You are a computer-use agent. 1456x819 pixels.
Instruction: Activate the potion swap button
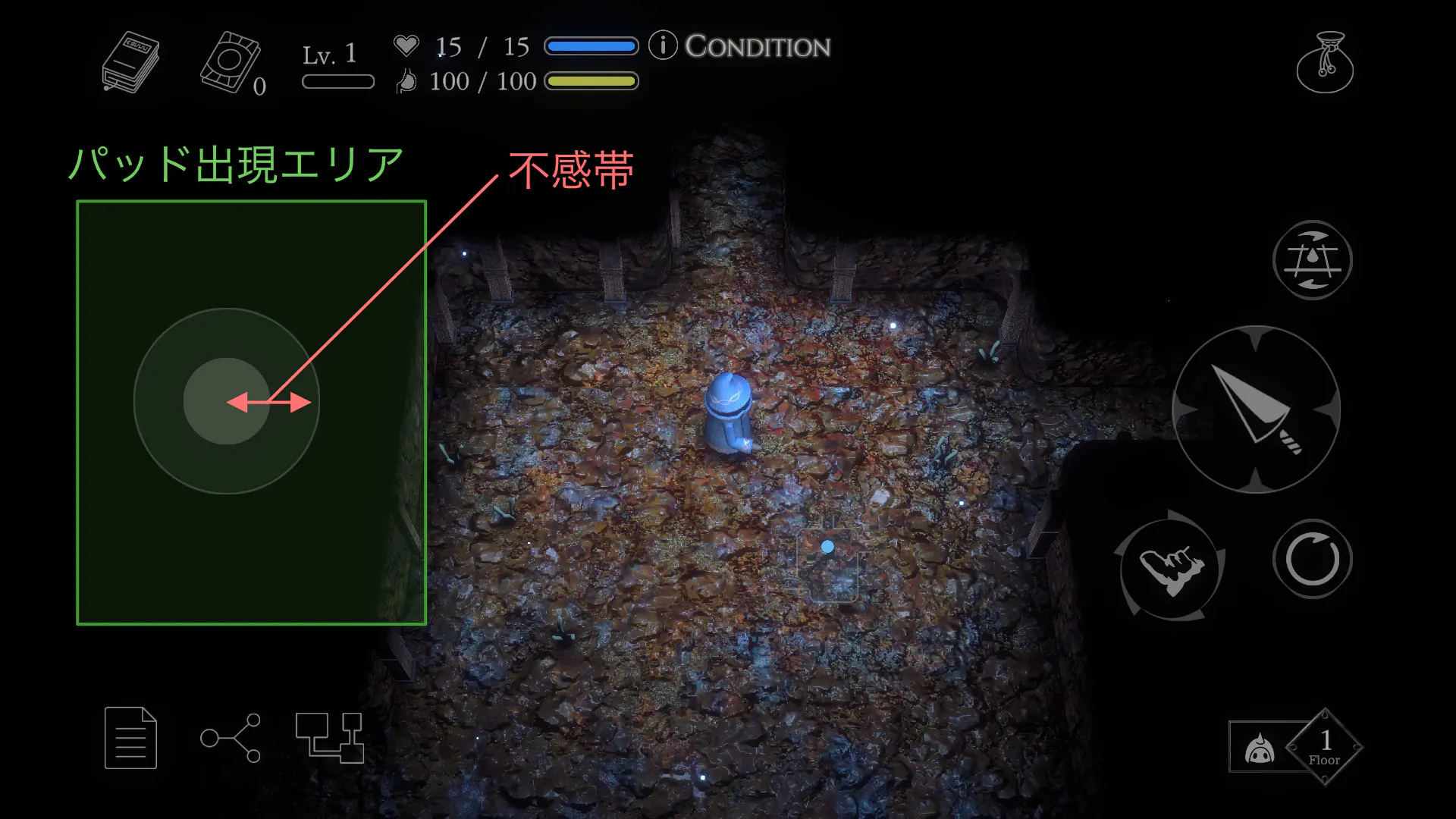[x=1312, y=260]
